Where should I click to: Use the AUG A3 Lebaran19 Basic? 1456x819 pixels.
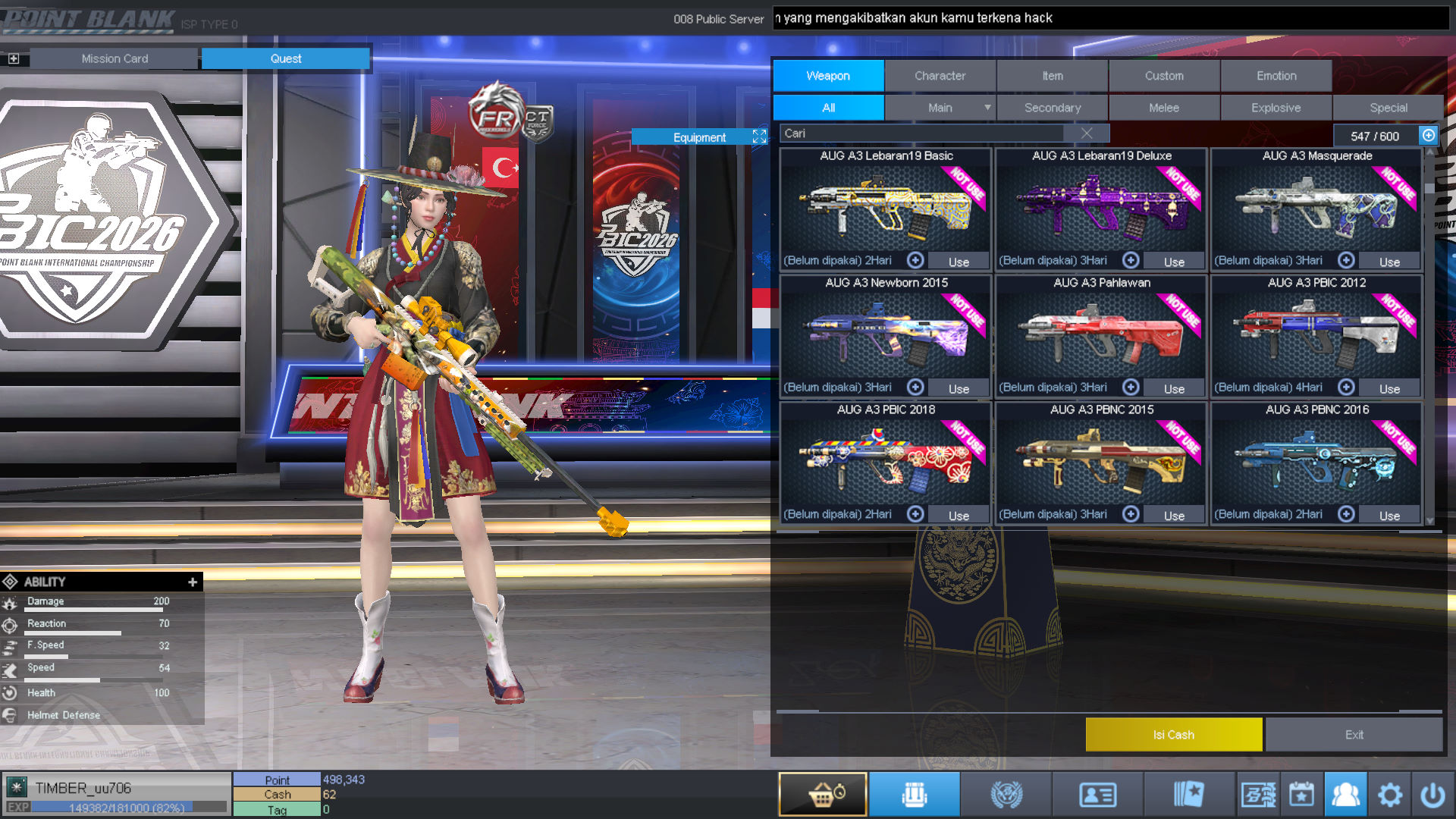959,262
